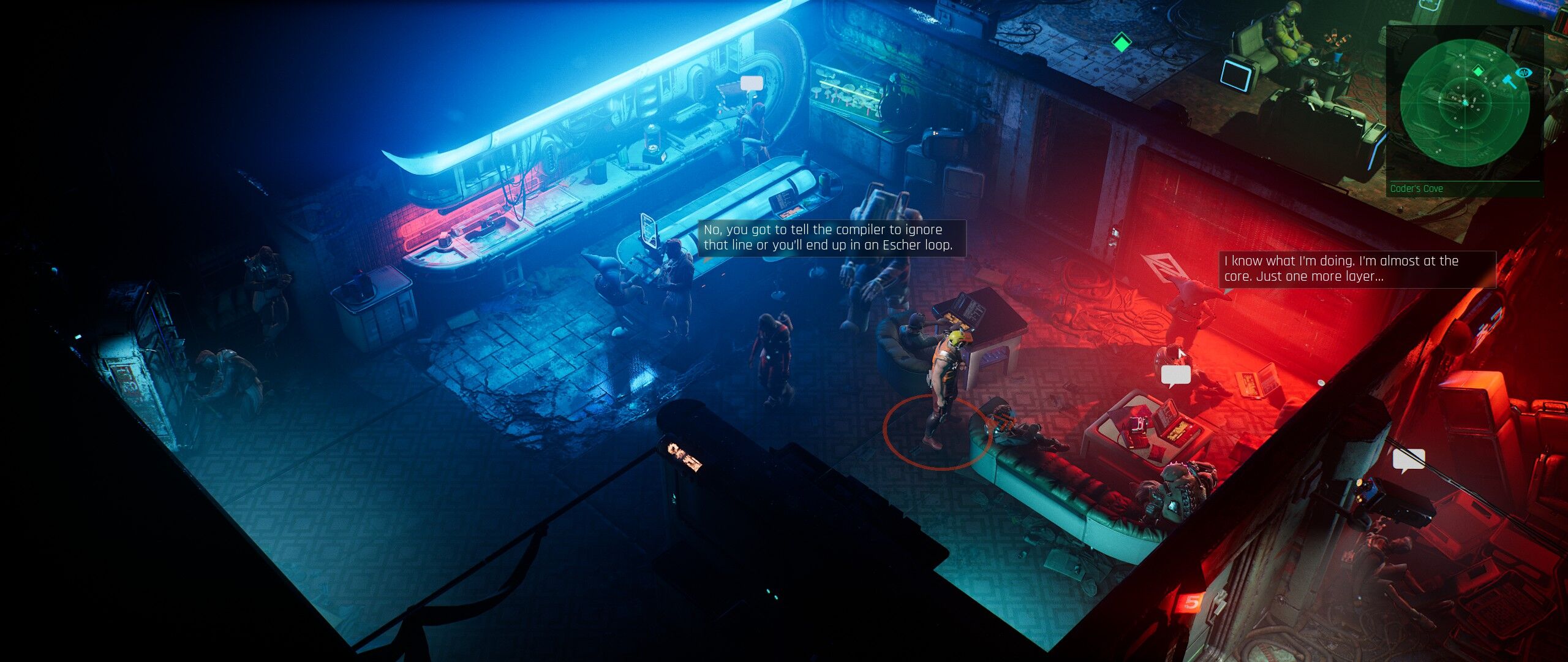Select the speech bubble in the right corridor
The image size is (1568, 662).
(1408, 459)
